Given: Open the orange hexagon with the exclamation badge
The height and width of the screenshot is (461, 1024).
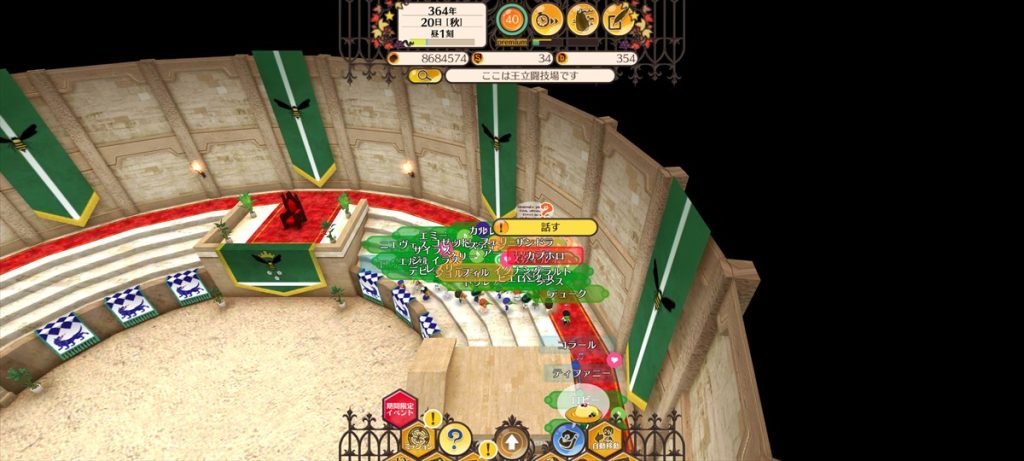Looking at the screenshot, I should pyautogui.click(x=418, y=437).
